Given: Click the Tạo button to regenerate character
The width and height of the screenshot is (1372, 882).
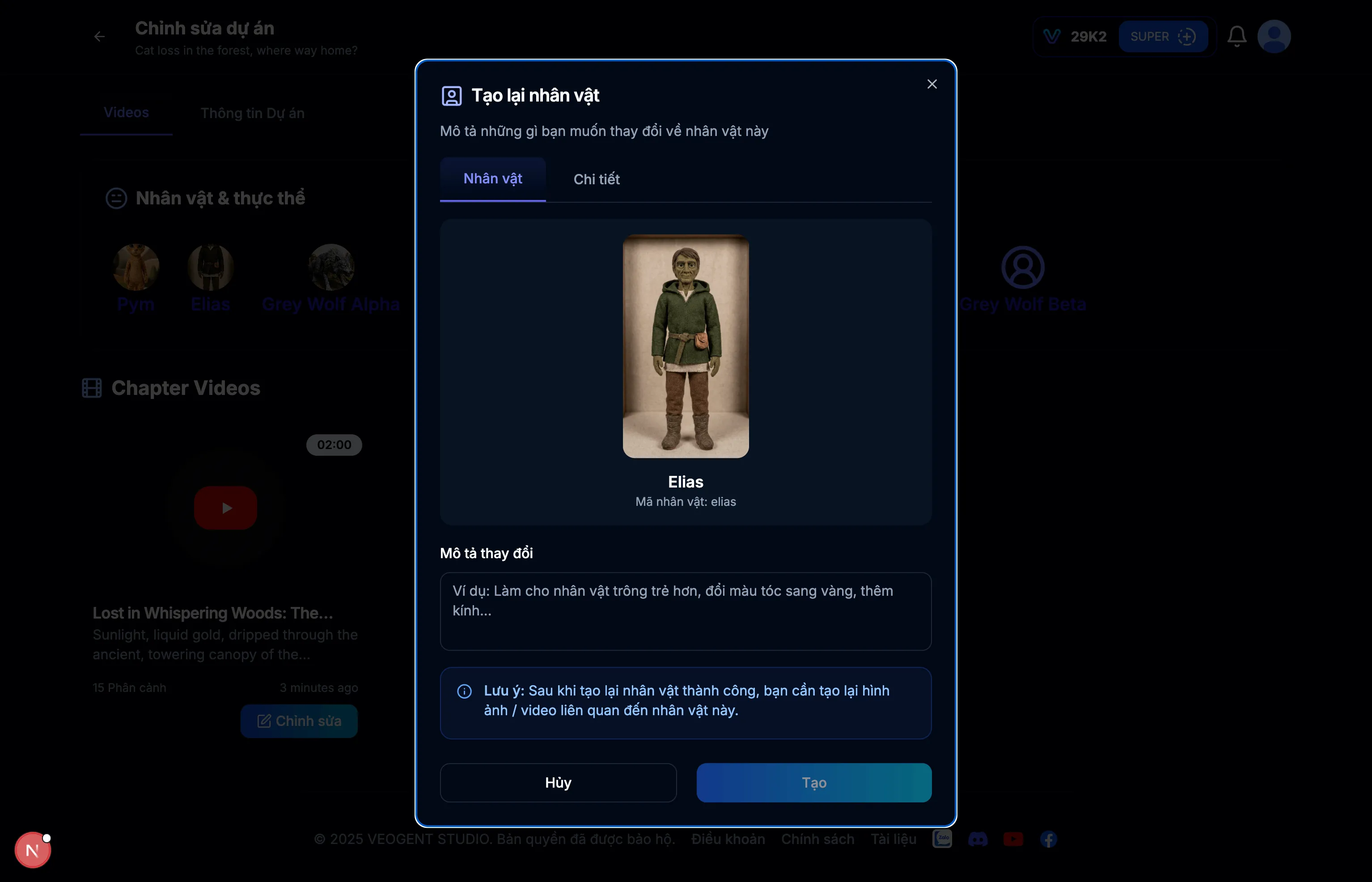Looking at the screenshot, I should coord(814,783).
